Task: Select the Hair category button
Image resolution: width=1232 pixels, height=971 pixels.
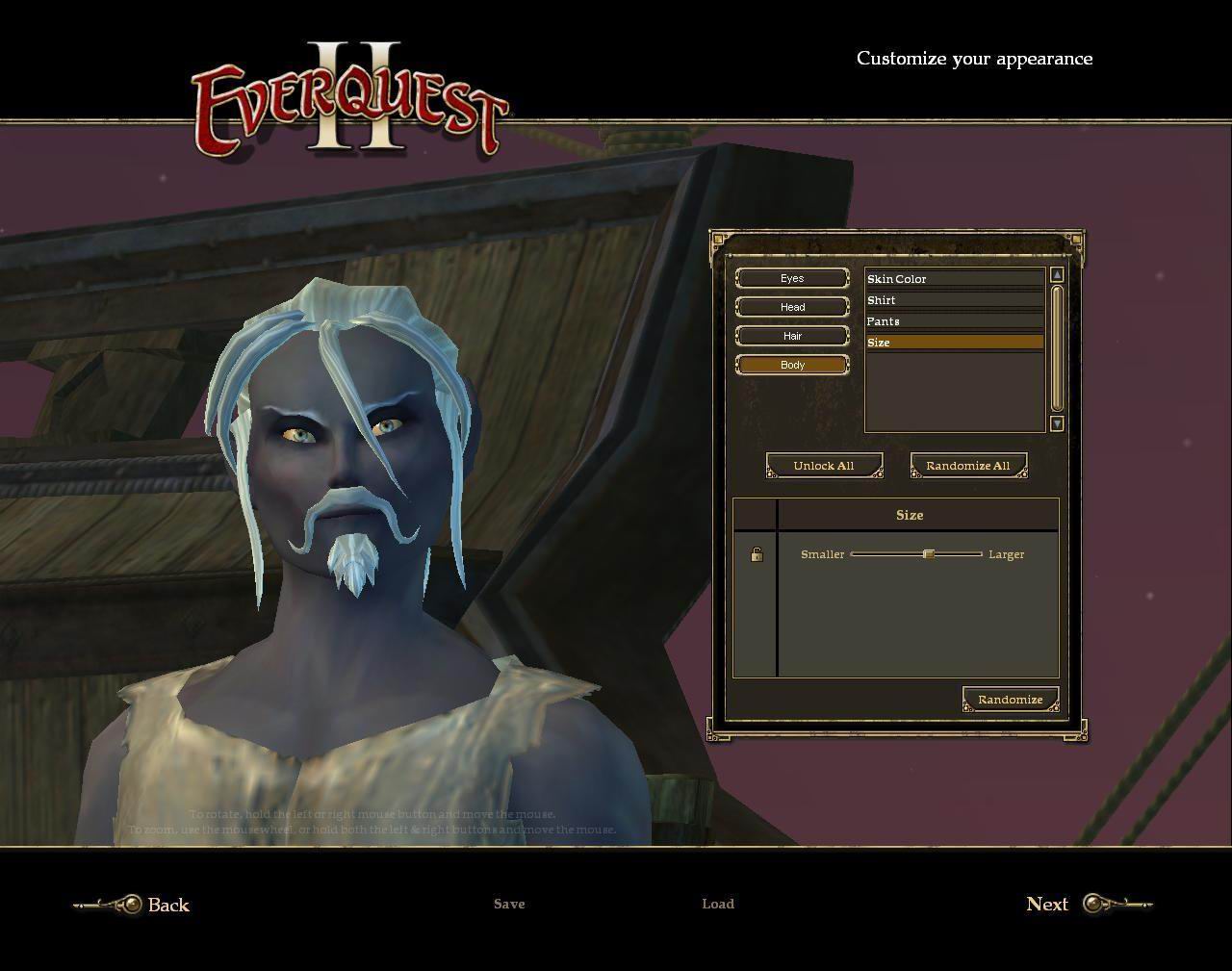Action: [792, 336]
